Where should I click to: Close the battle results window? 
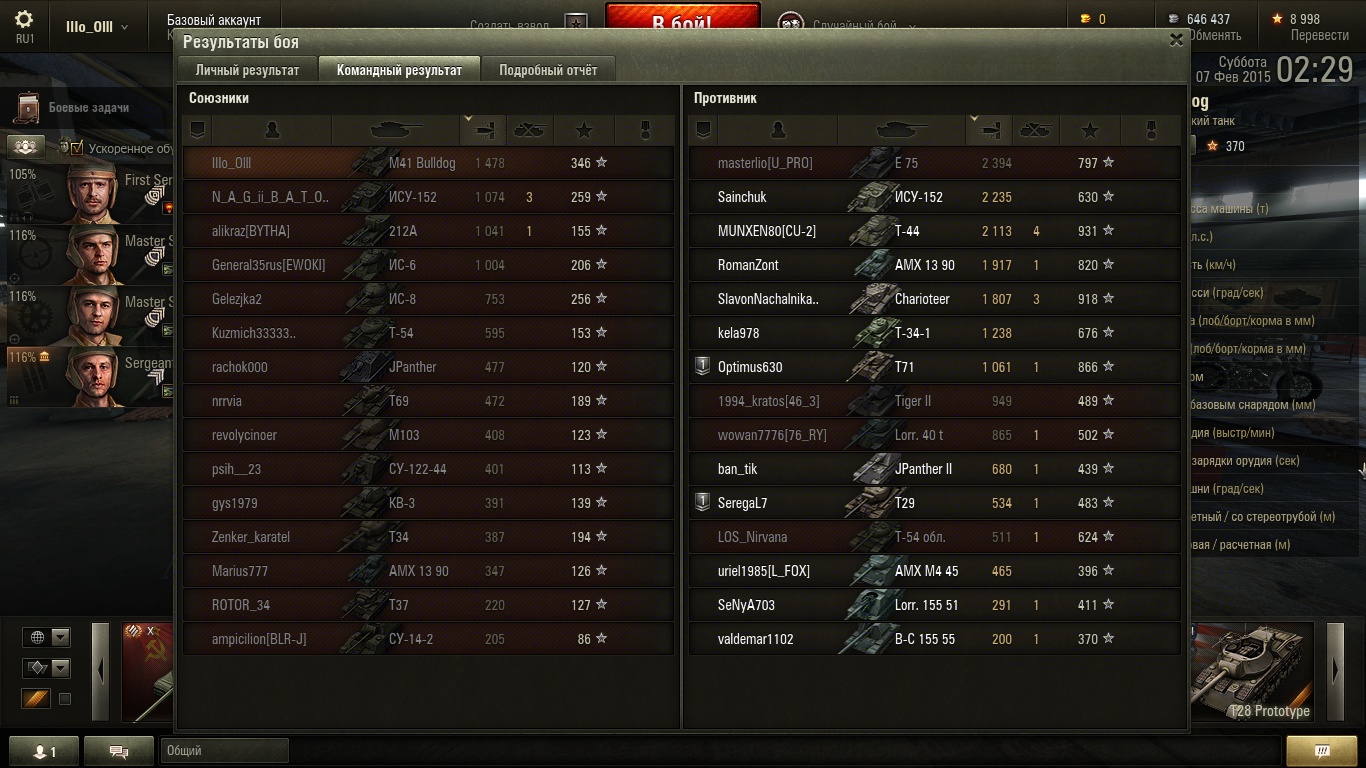1176,40
